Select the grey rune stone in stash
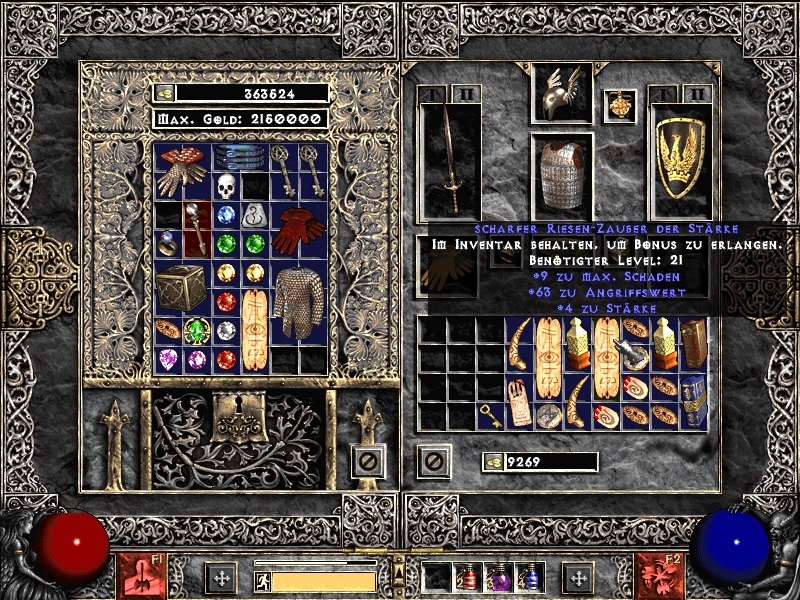Viewport: 800px width, 600px height. (x=255, y=214)
